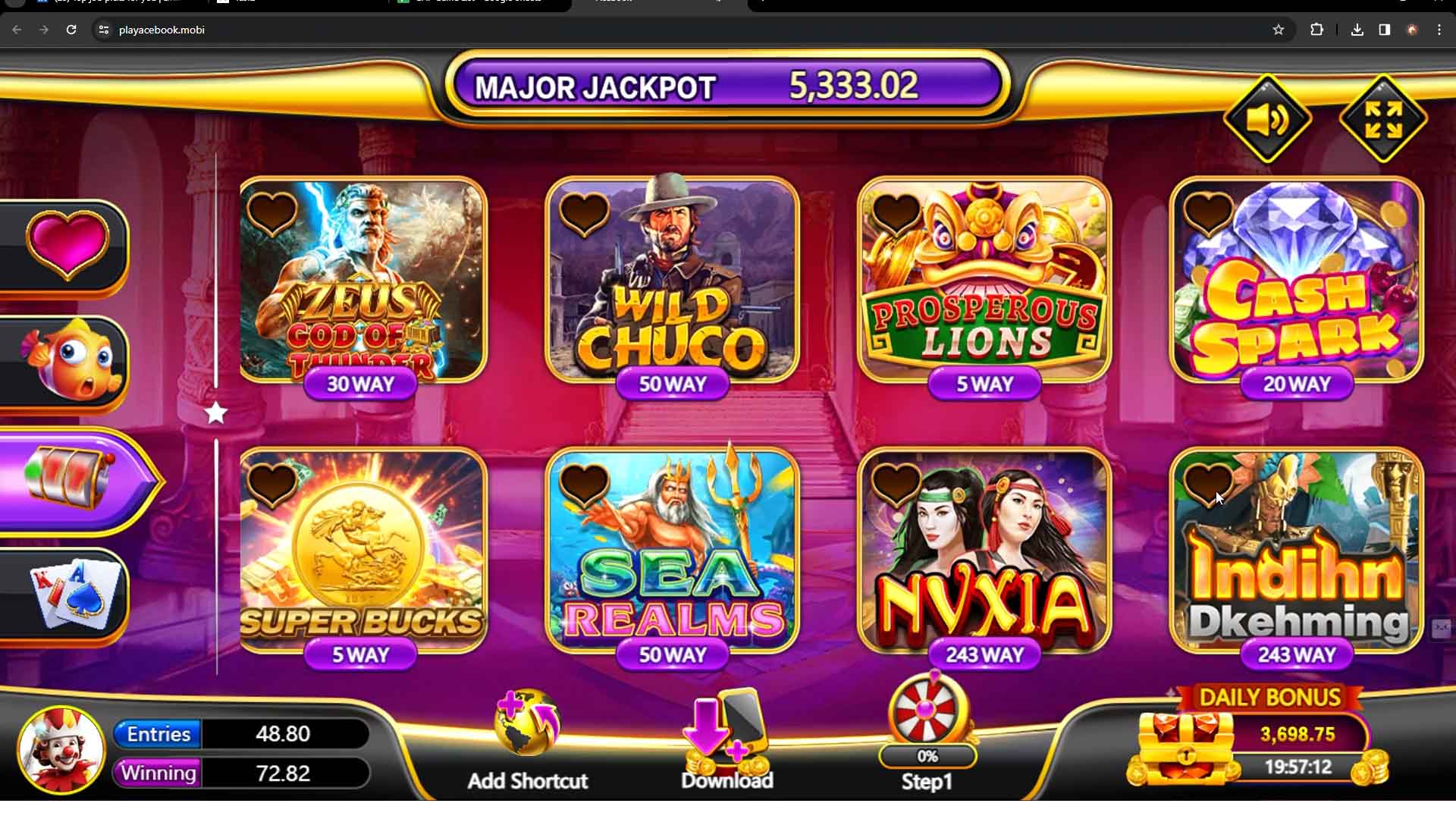Favorite Zeus God of Thunder with its heart
The height and width of the screenshot is (819, 1456).
click(x=273, y=216)
